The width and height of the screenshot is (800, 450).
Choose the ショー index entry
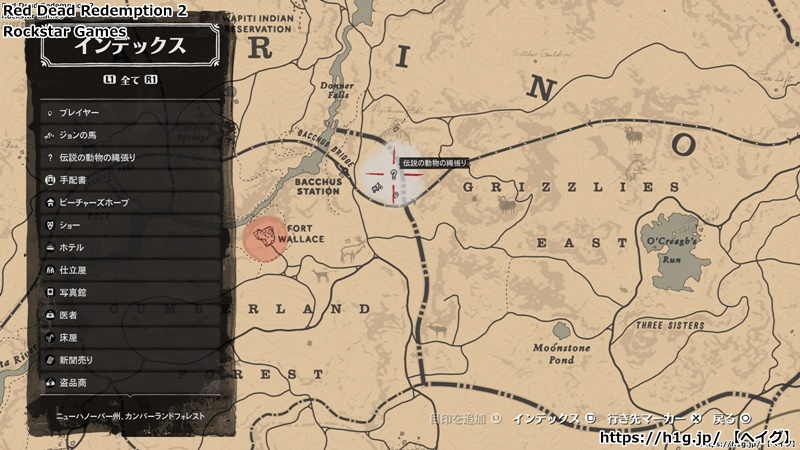pos(130,225)
